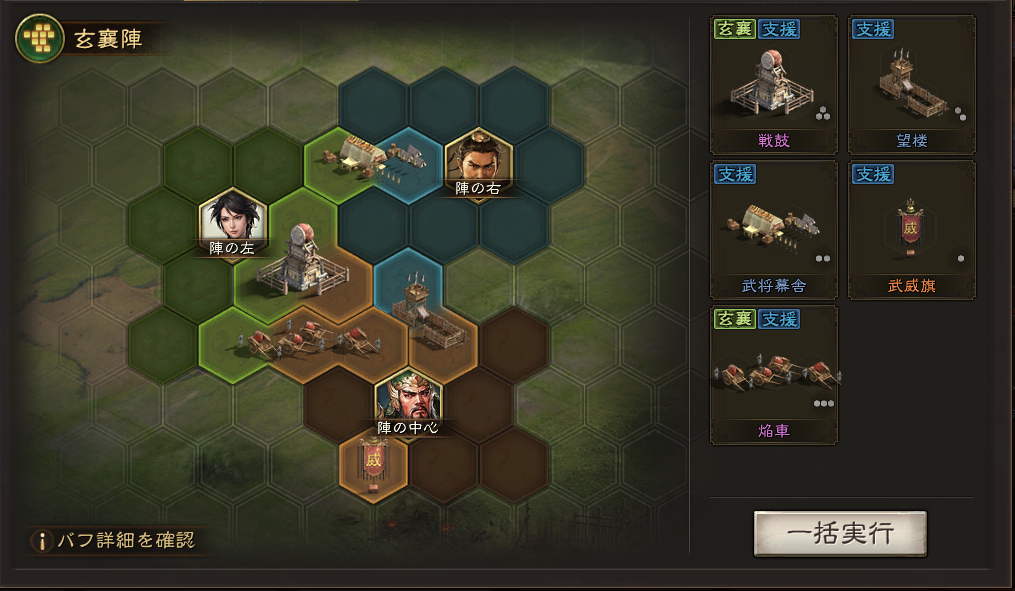Choose the 陣の中心 general portrait
The image size is (1015, 591).
click(x=408, y=400)
